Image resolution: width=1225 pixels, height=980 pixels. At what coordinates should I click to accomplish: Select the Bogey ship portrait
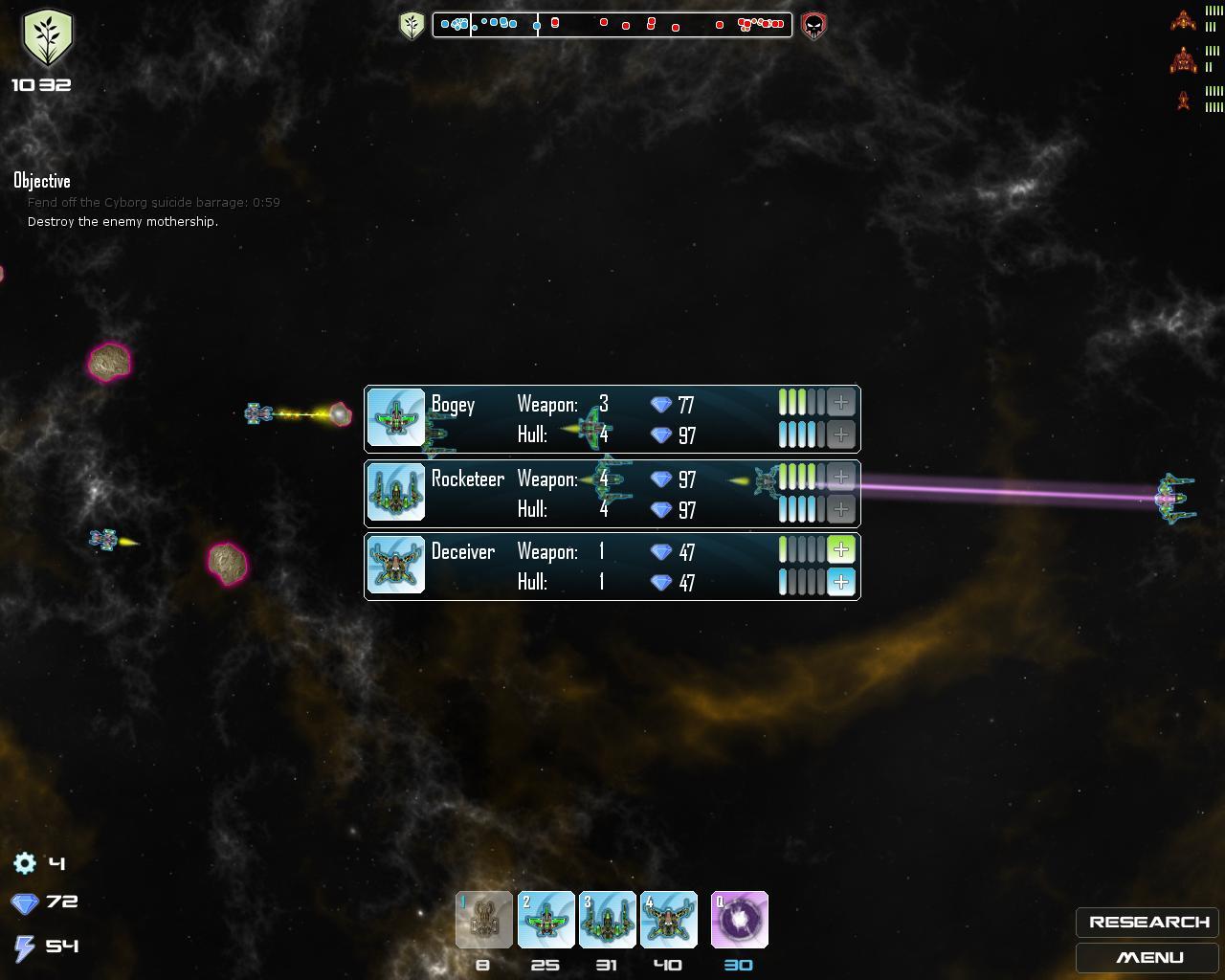point(396,418)
